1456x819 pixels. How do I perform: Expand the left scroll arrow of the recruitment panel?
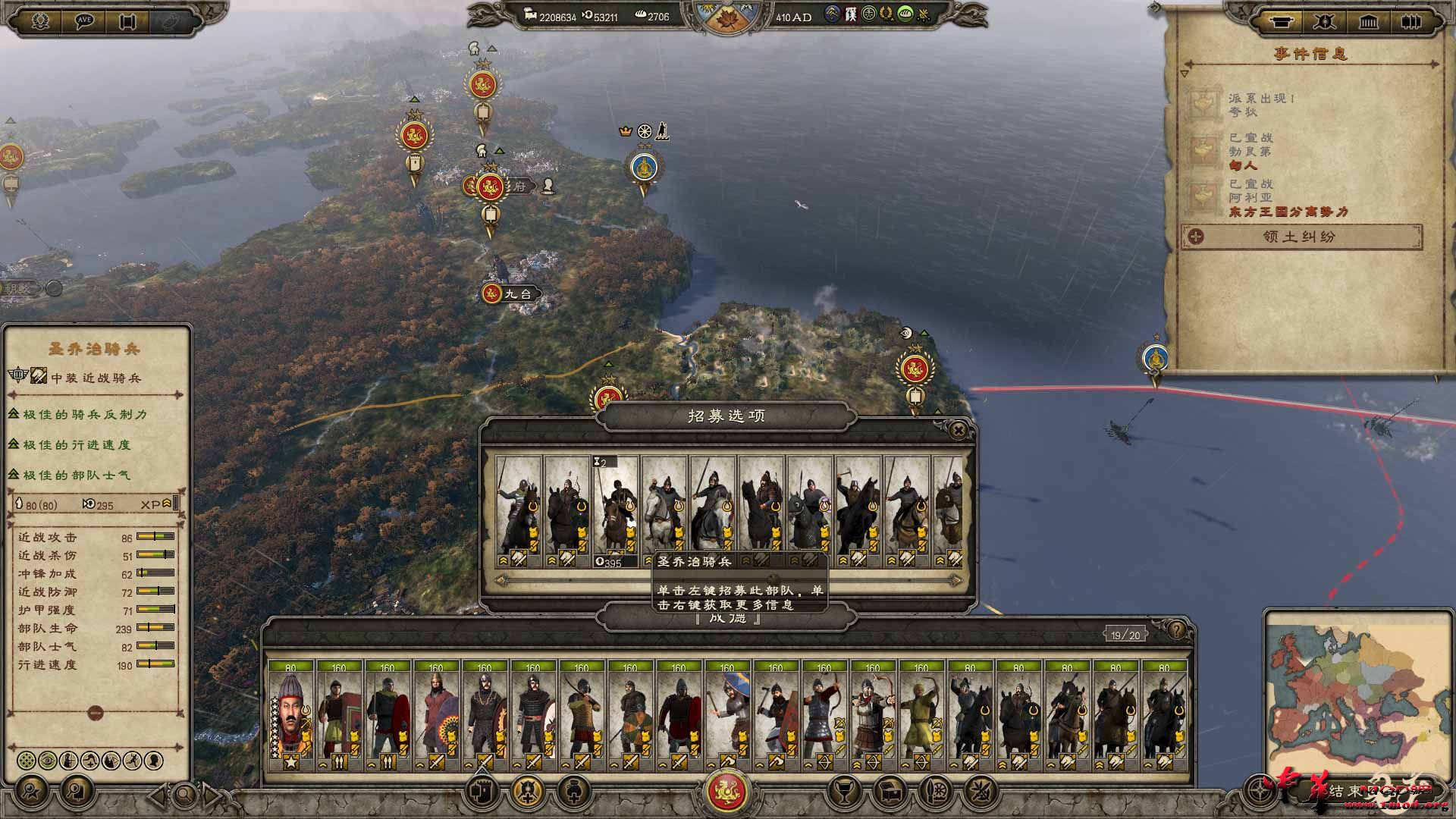pos(501,580)
